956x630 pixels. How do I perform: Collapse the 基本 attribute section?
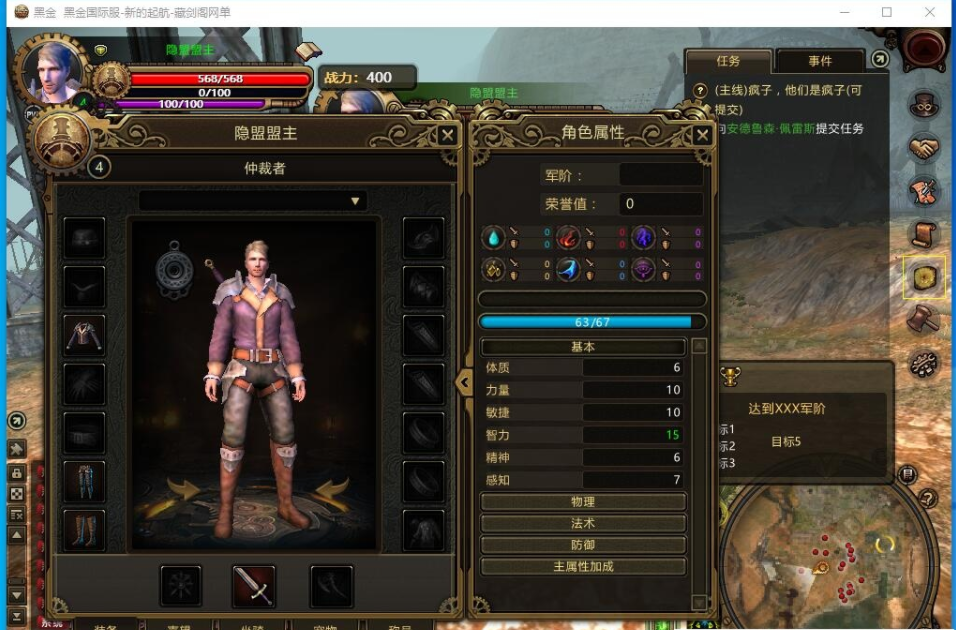pyautogui.click(x=583, y=347)
